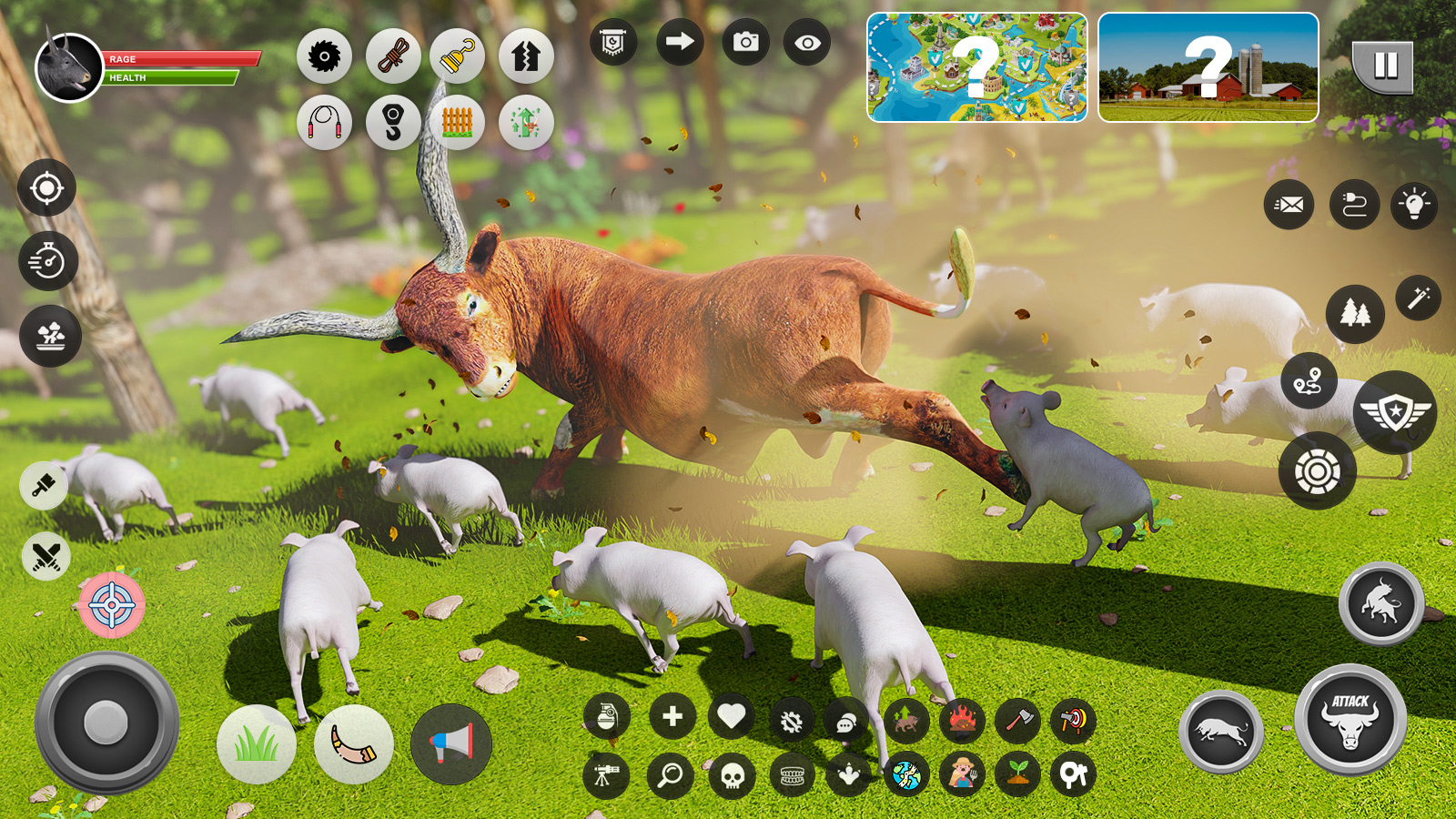1456x819 pixels.
Task: Select the farmer character icon
Action: [x=962, y=774]
